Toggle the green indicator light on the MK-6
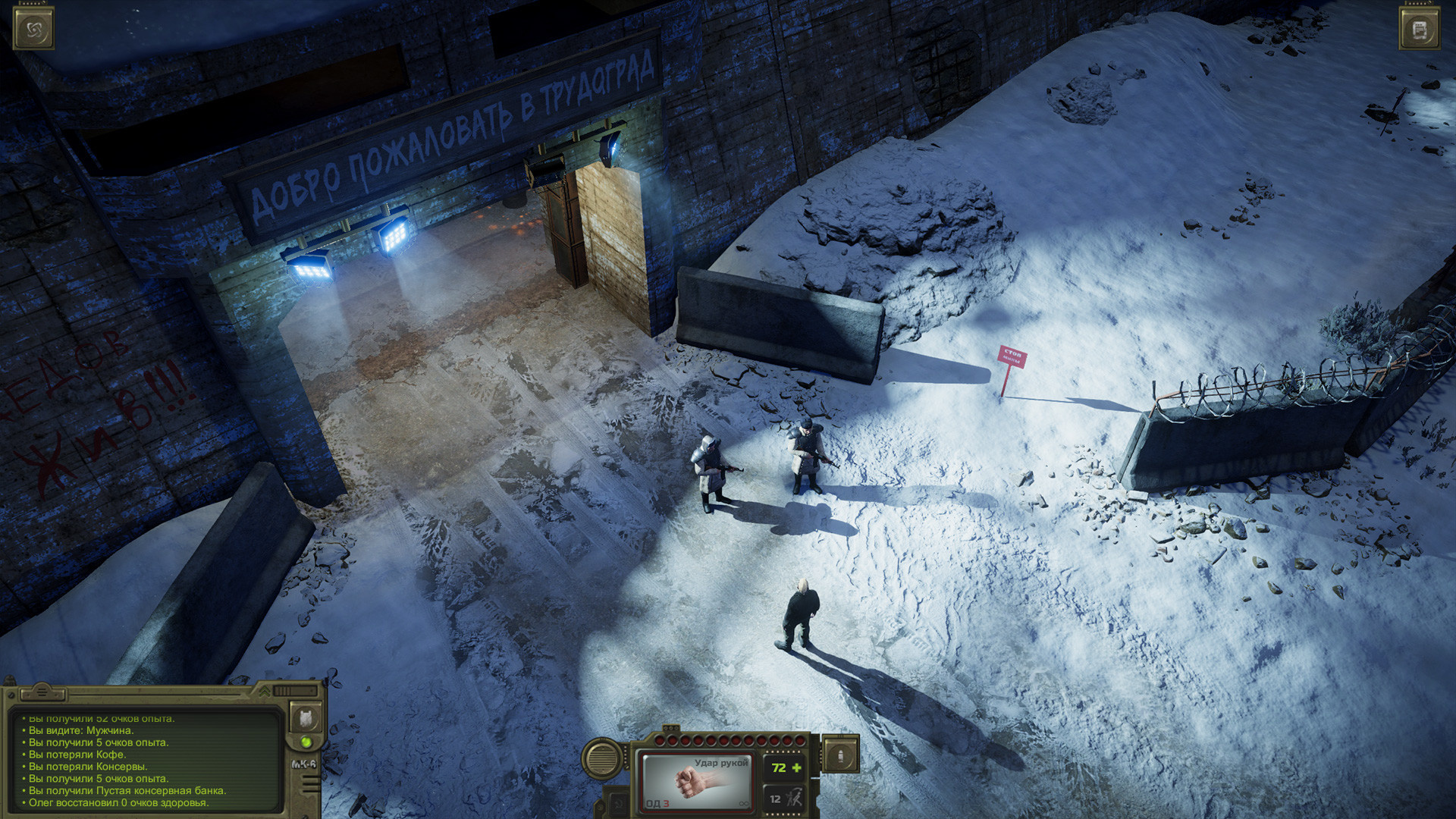This screenshot has width=1456, height=819. [306, 741]
